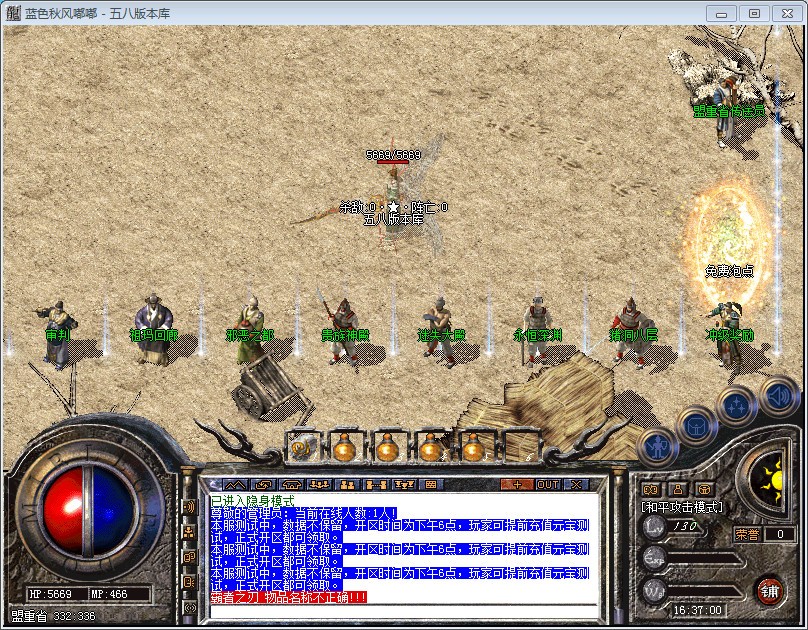Click the X button above the chat
The image size is (808, 630).
pyautogui.click(x=574, y=484)
